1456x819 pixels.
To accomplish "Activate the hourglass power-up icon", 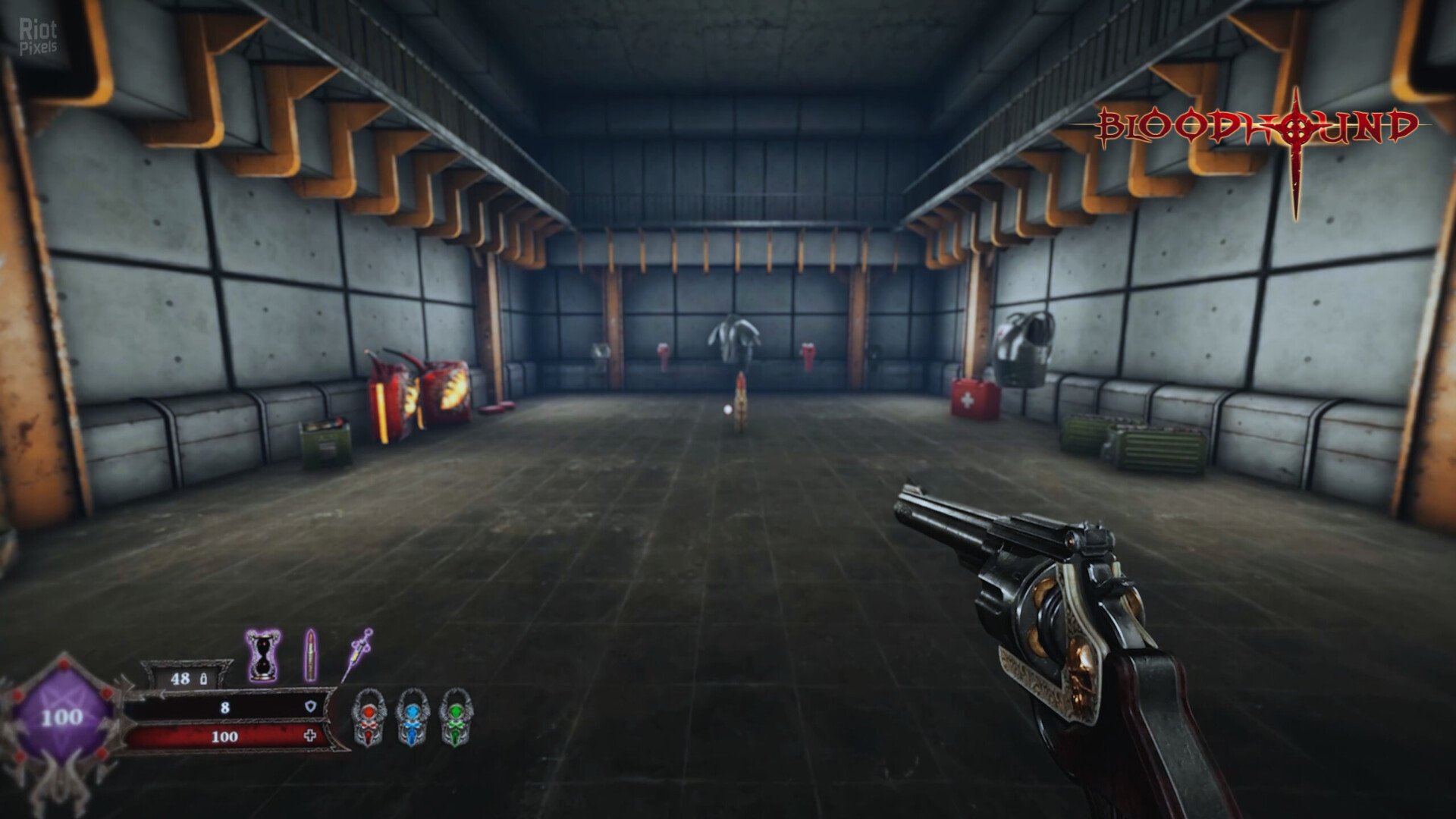I will [263, 655].
